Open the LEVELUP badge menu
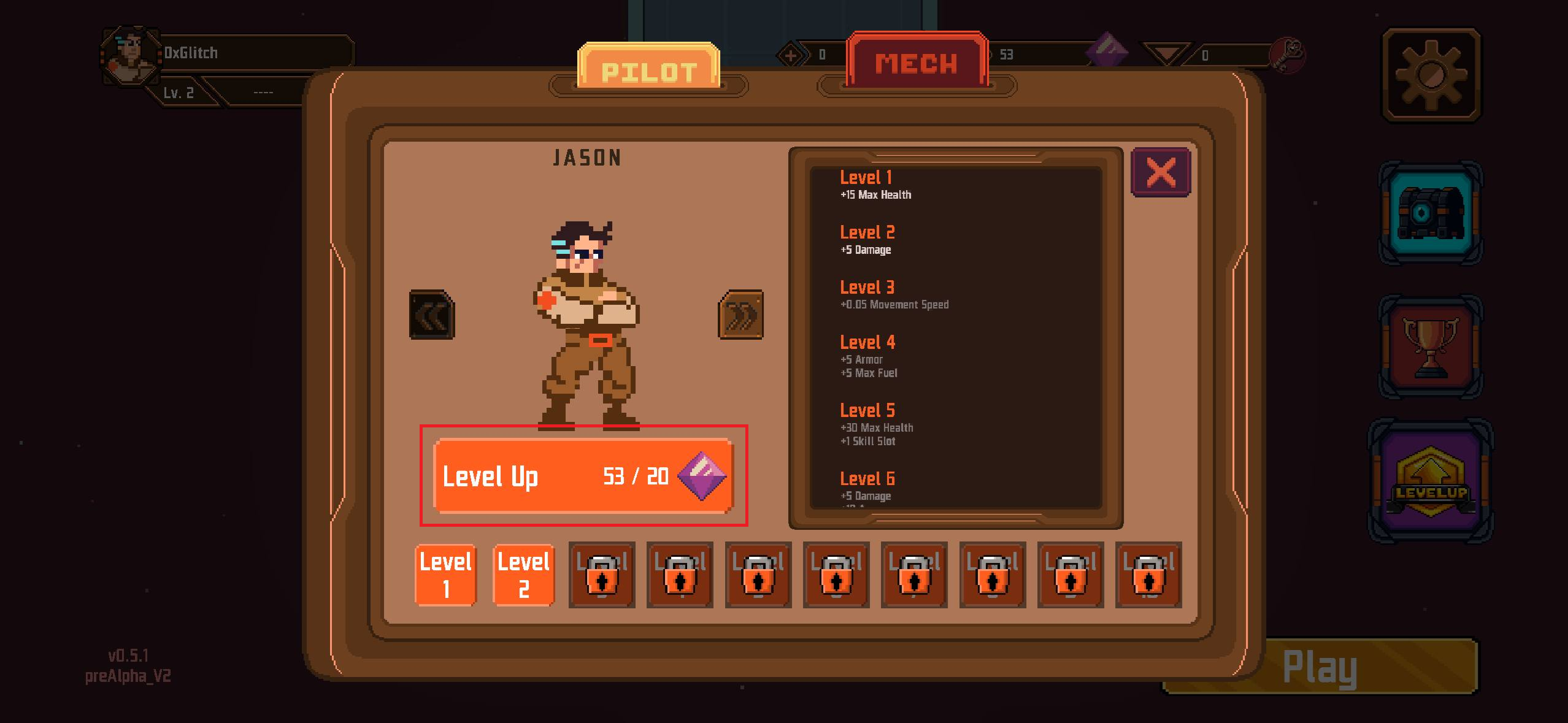 point(1431,480)
